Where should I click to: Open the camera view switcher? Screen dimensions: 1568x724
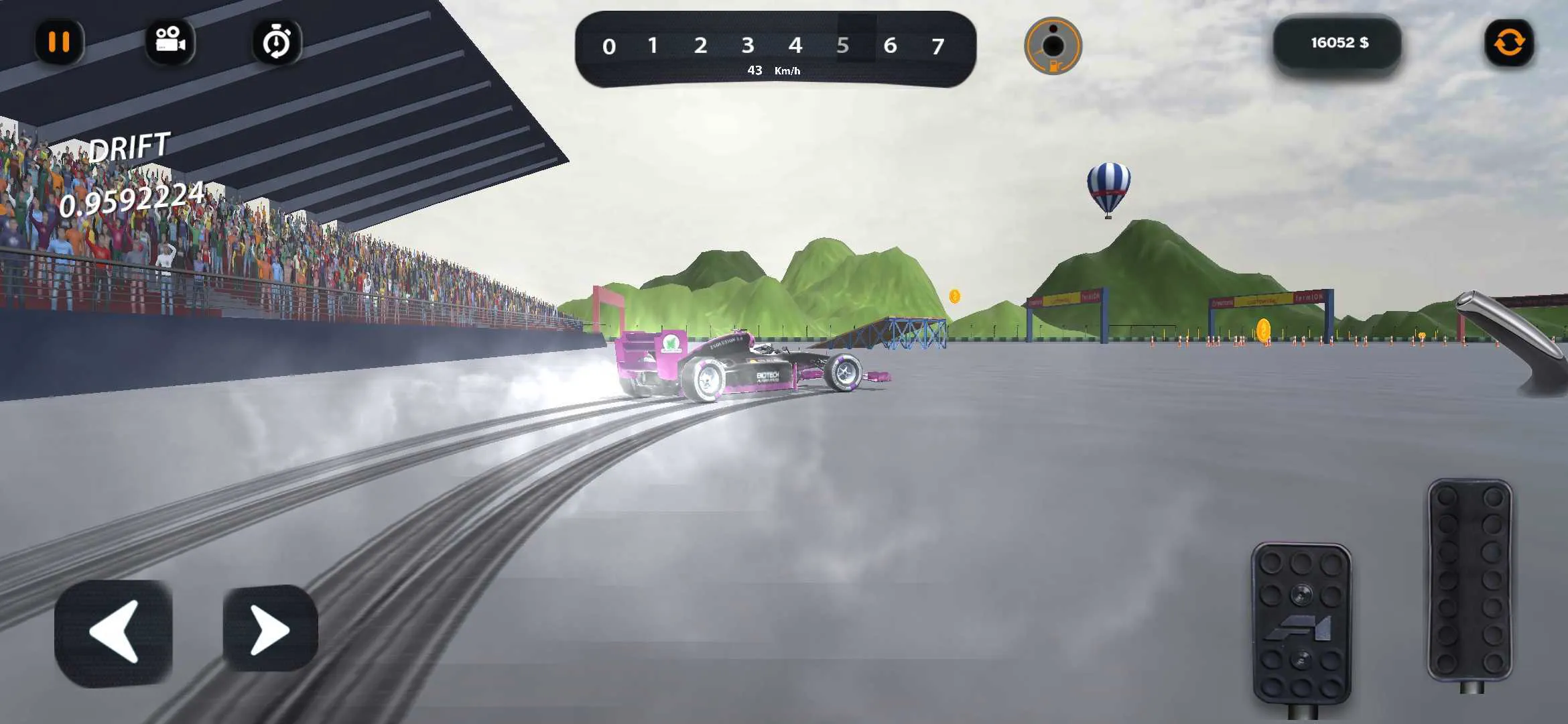pos(170,42)
